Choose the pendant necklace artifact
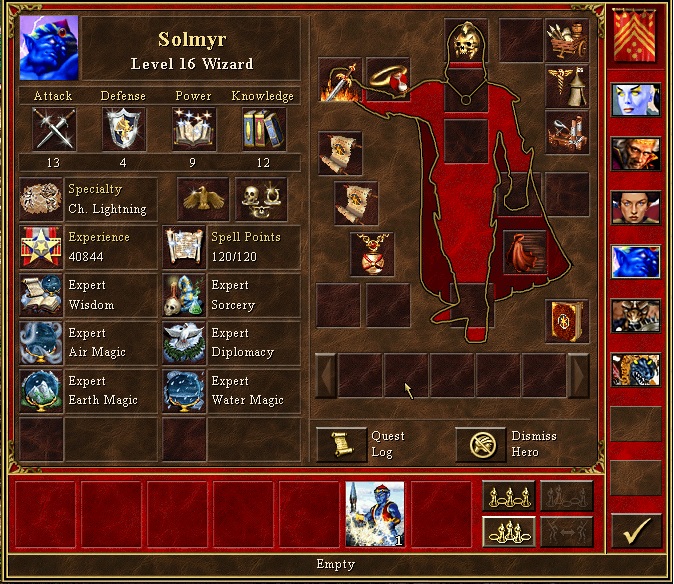 point(373,254)
